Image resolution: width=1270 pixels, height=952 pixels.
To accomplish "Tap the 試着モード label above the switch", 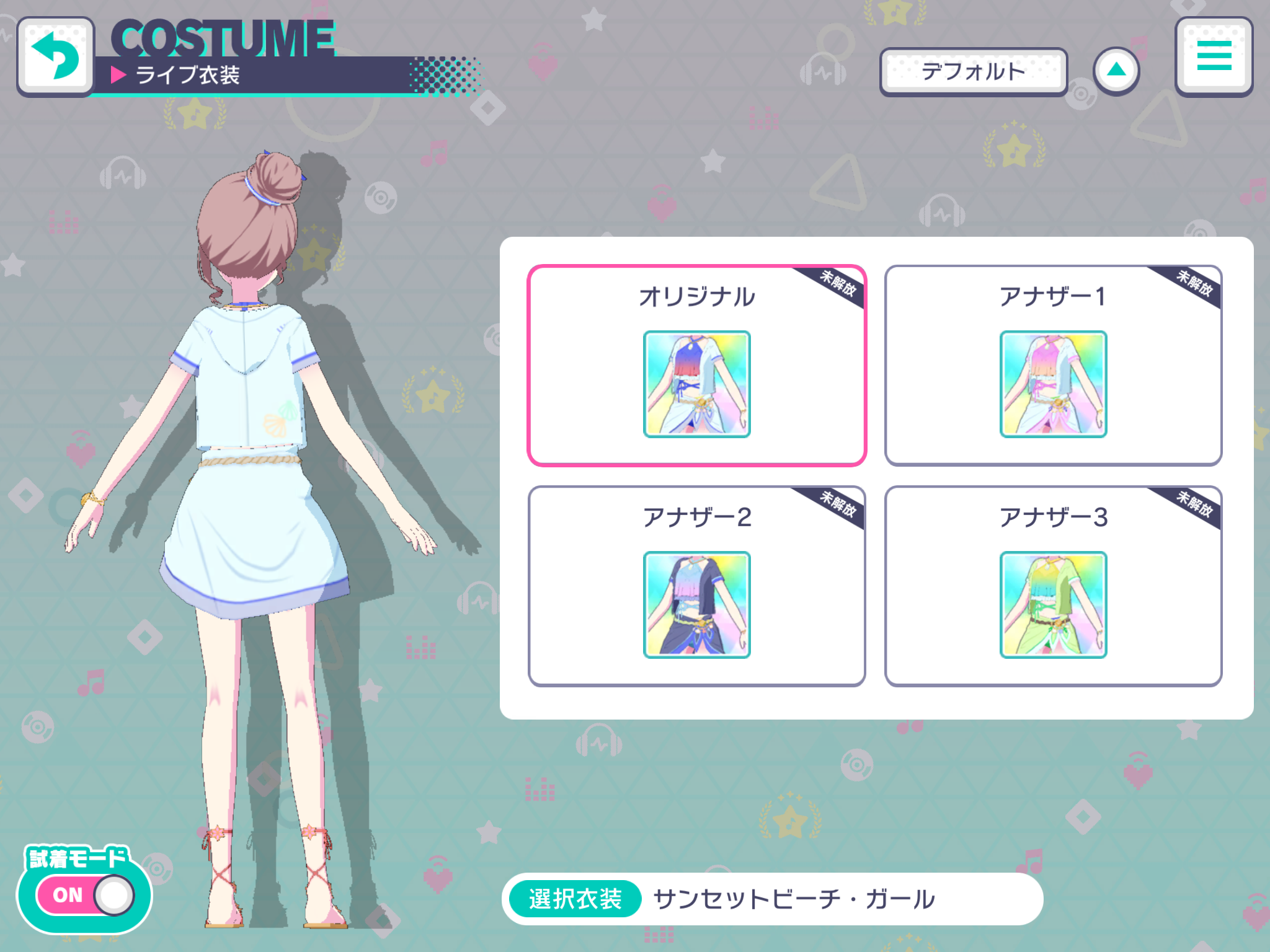I will coord(76,858).
